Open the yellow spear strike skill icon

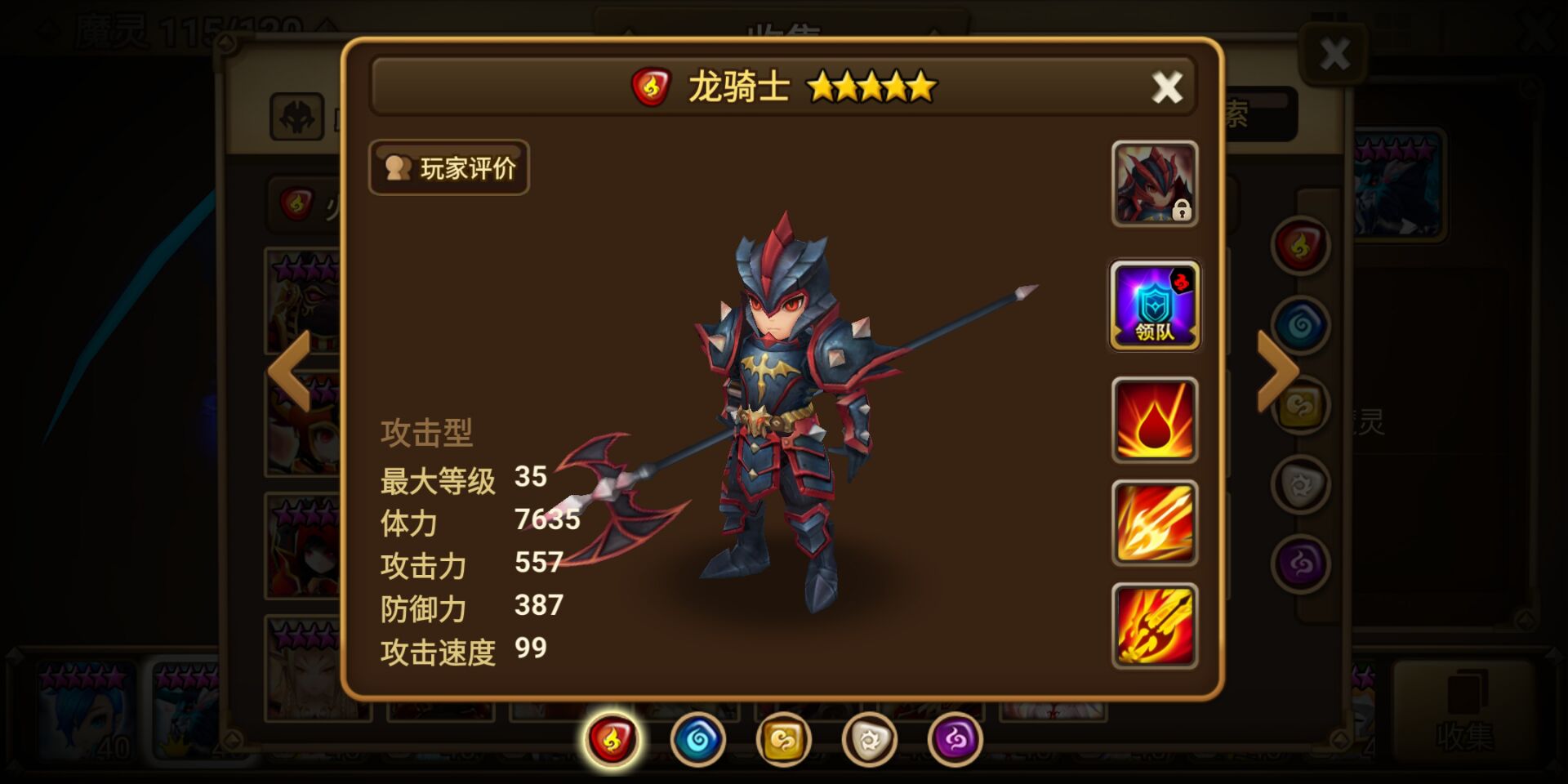coord(1154,523)
